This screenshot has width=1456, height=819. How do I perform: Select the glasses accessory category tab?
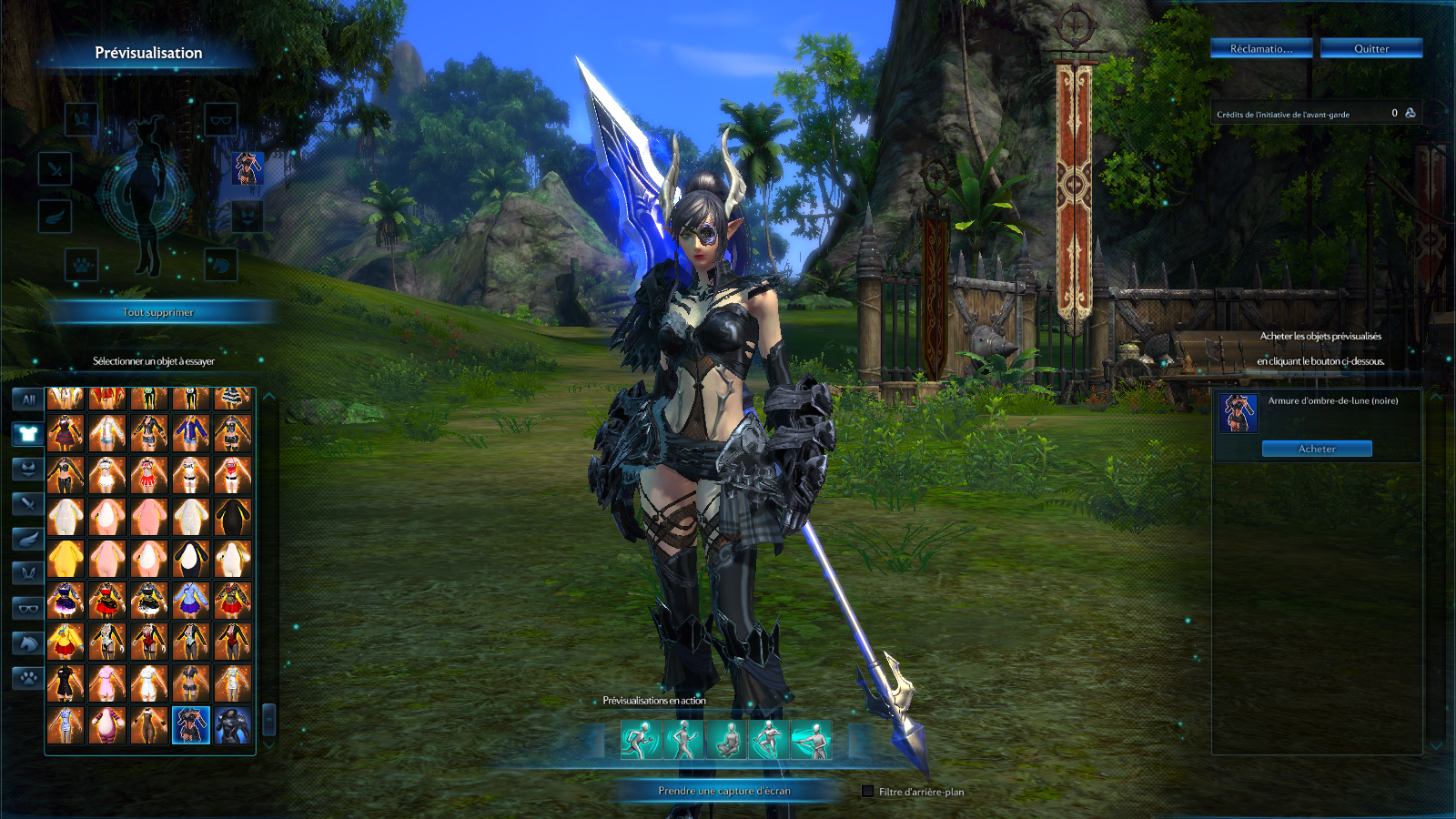pyautogui.click(x=28, y=608)
